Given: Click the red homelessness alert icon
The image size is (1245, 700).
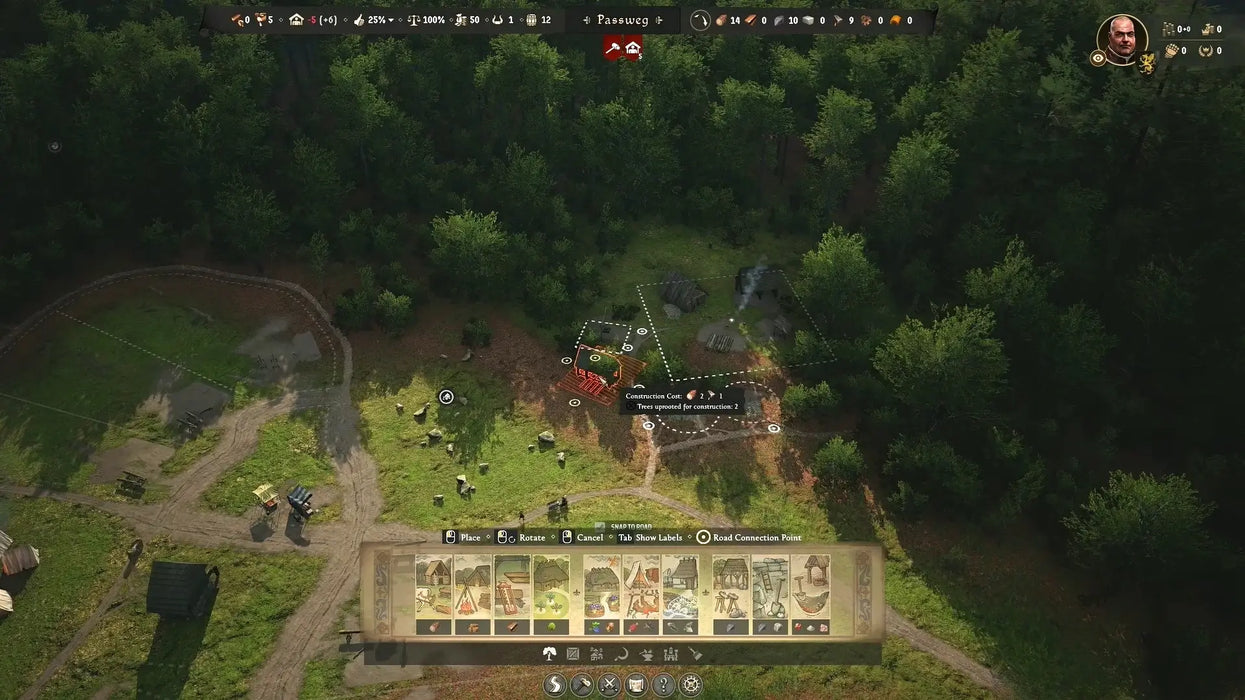Looking at the screenshot, I should tap(633, 47).
